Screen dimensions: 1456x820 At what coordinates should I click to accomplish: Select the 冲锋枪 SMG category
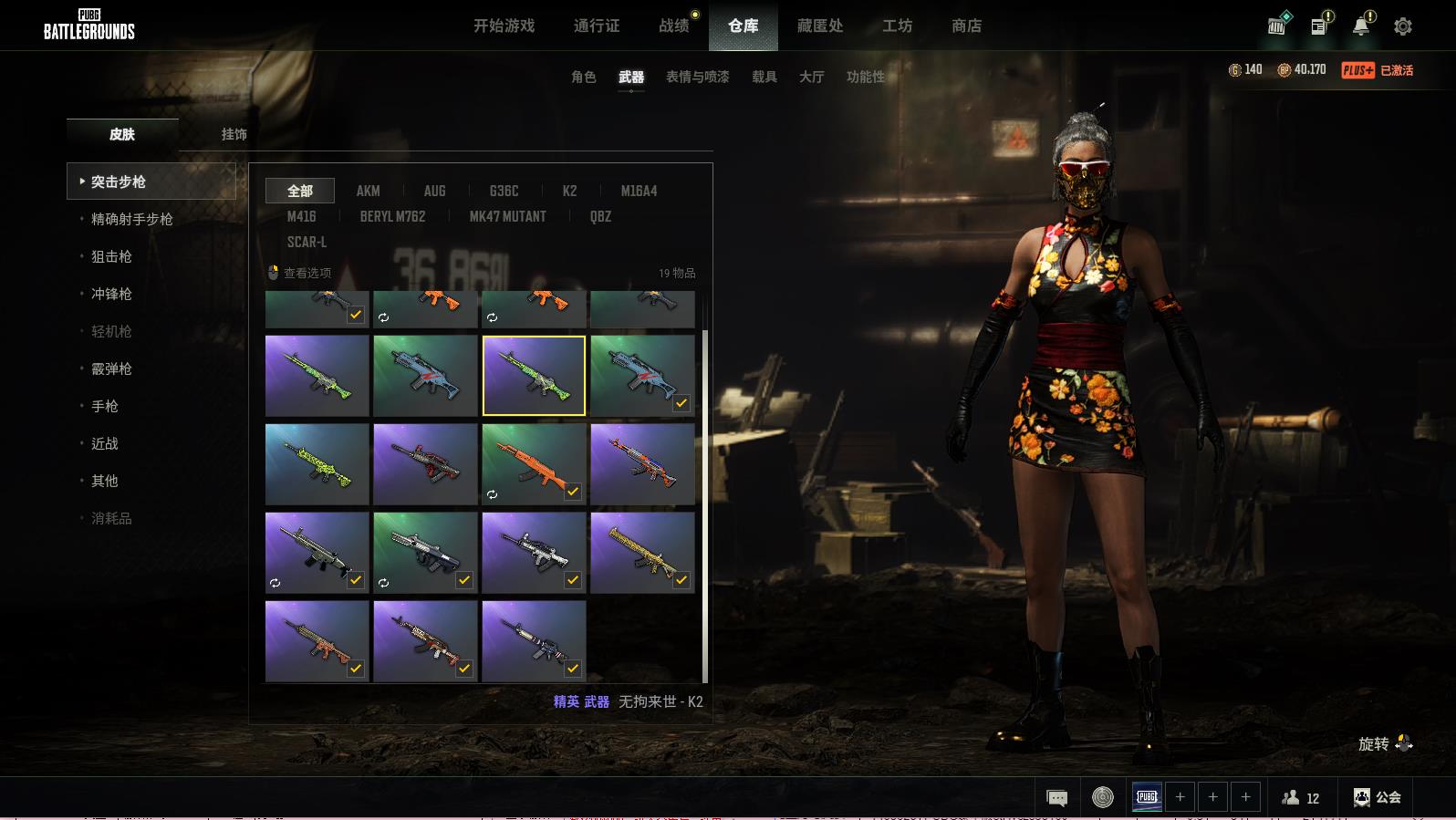[x=111, y=294]
